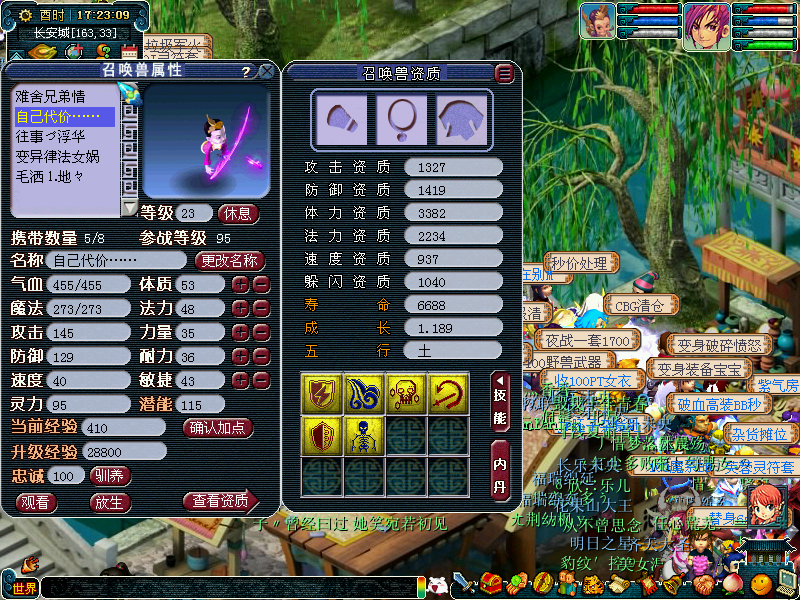Toggle the 查看资质 aptitude panel
The height and width of the screenshot is (600, 800).
(x=220, y=501)
